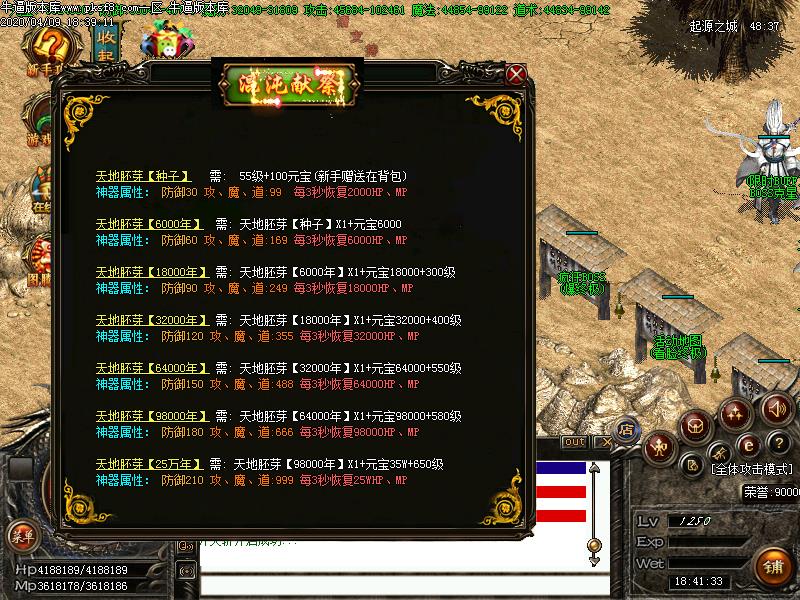
Task: Open the character figure icon
Action: pyautogui.click(x=659, y=446)
